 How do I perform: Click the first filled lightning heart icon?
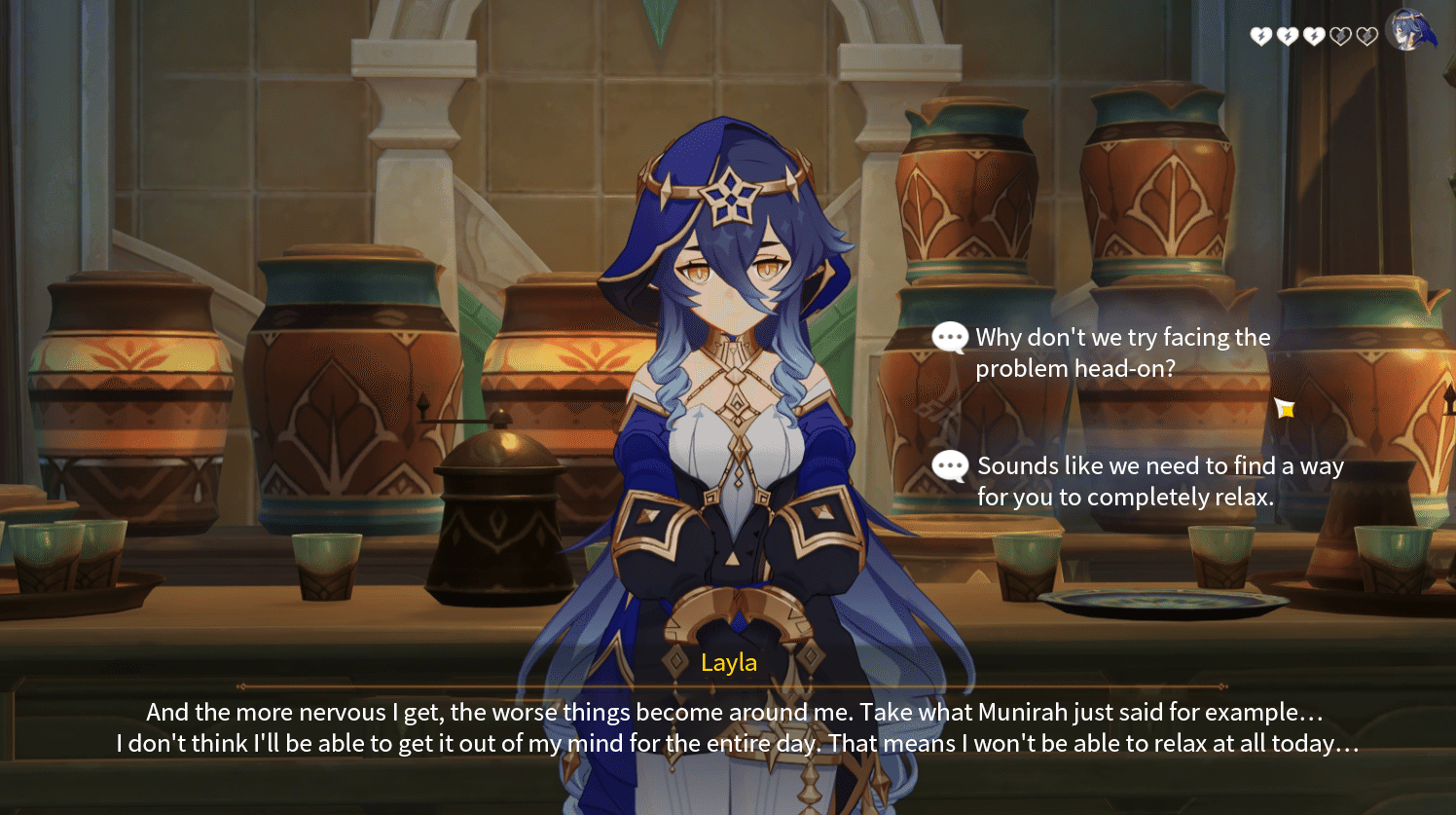[x=1260, y=36]
